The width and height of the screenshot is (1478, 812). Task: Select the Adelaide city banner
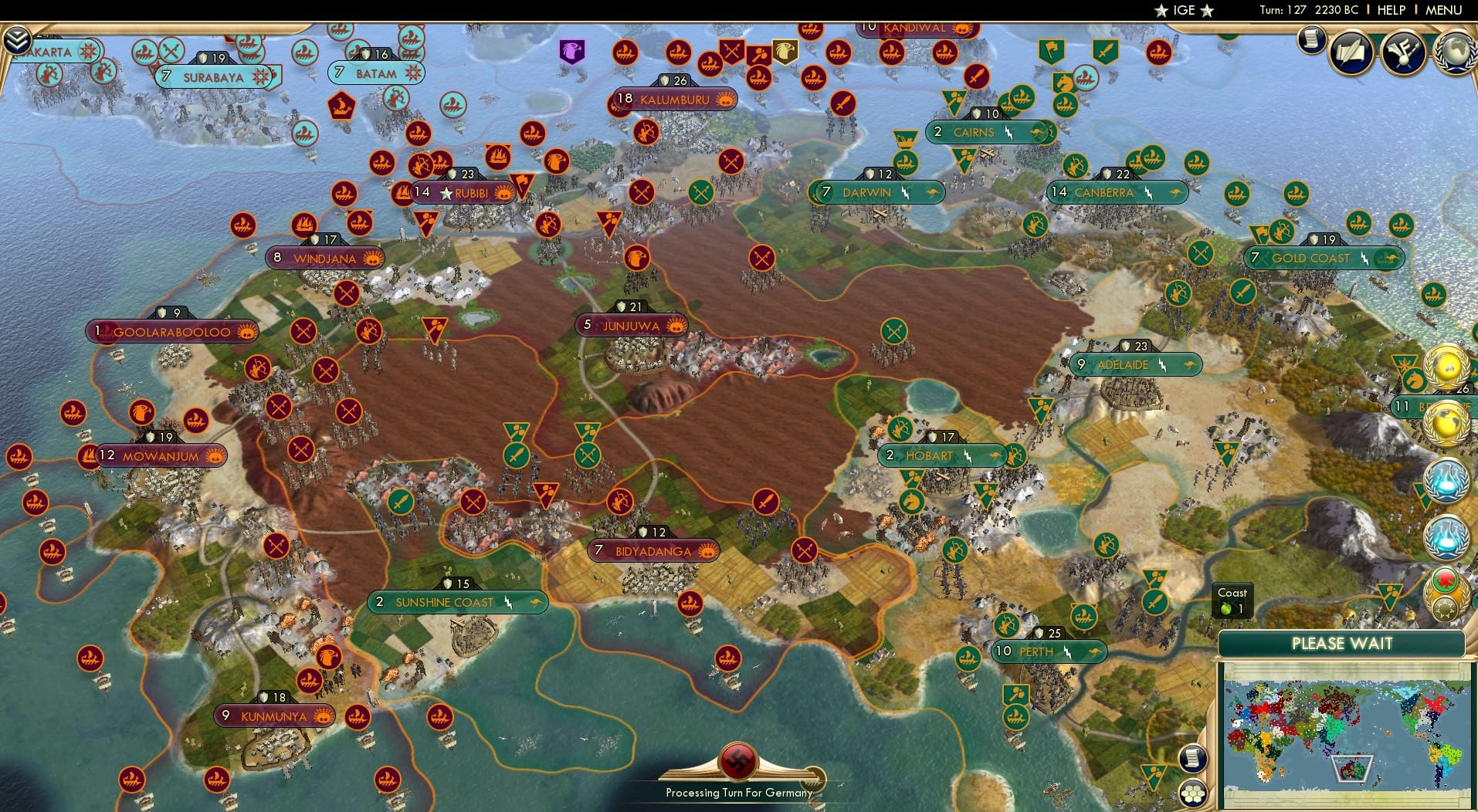point(1135,364)
